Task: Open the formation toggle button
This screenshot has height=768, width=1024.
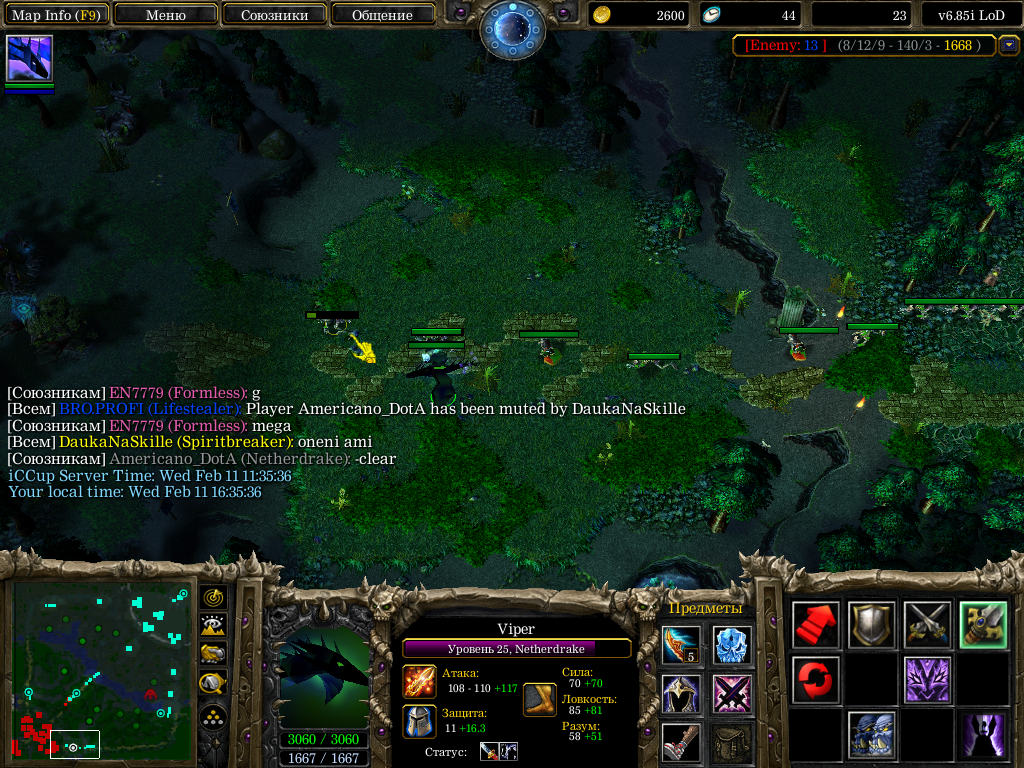Action: tap(213, 717)
